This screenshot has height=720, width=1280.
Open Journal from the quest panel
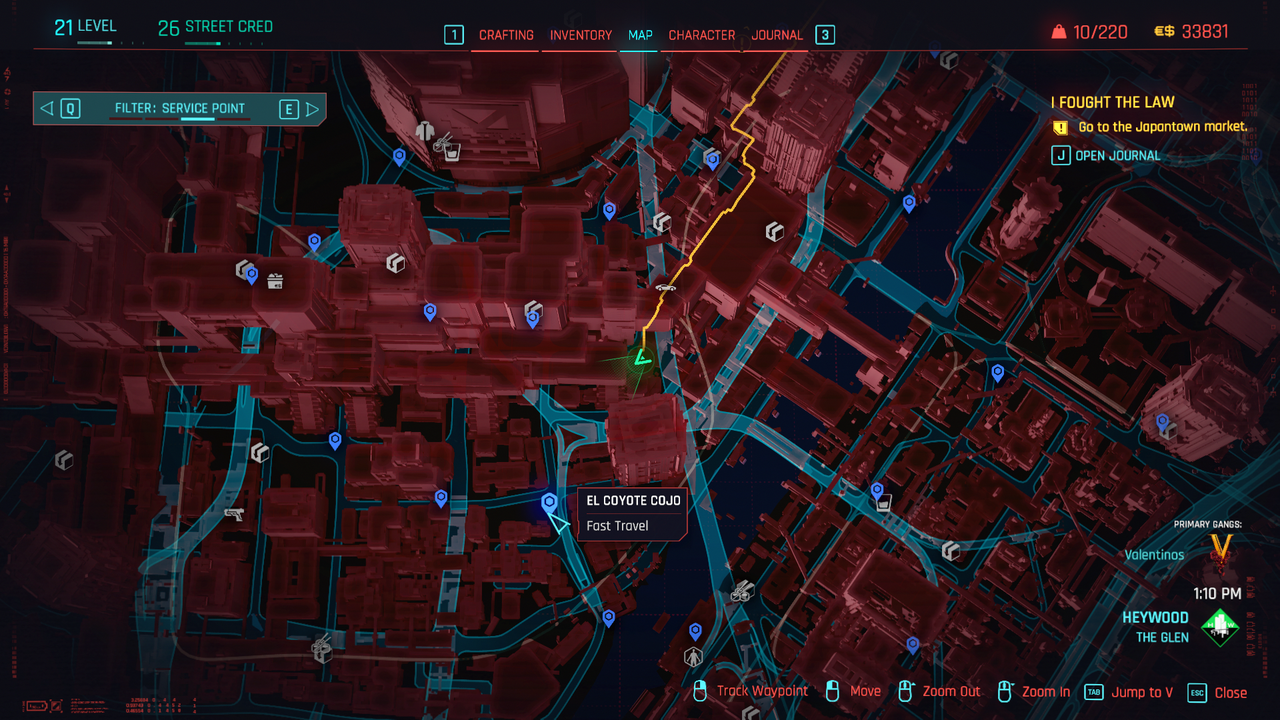1117,155
